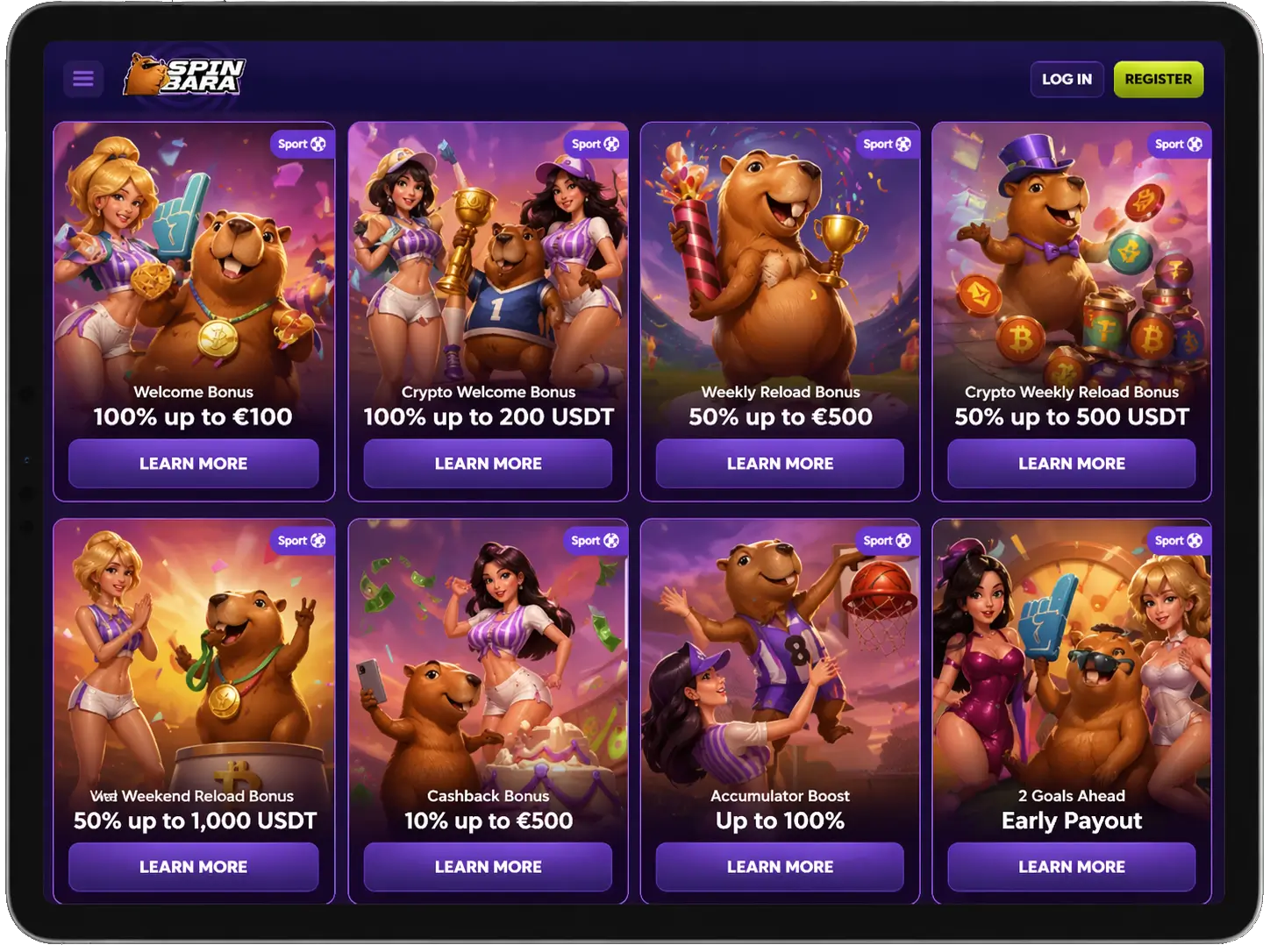Learn more about the Crypto Welcome Bonus
The width and height of the screenshot is (1270, 952).
[487, 464]
